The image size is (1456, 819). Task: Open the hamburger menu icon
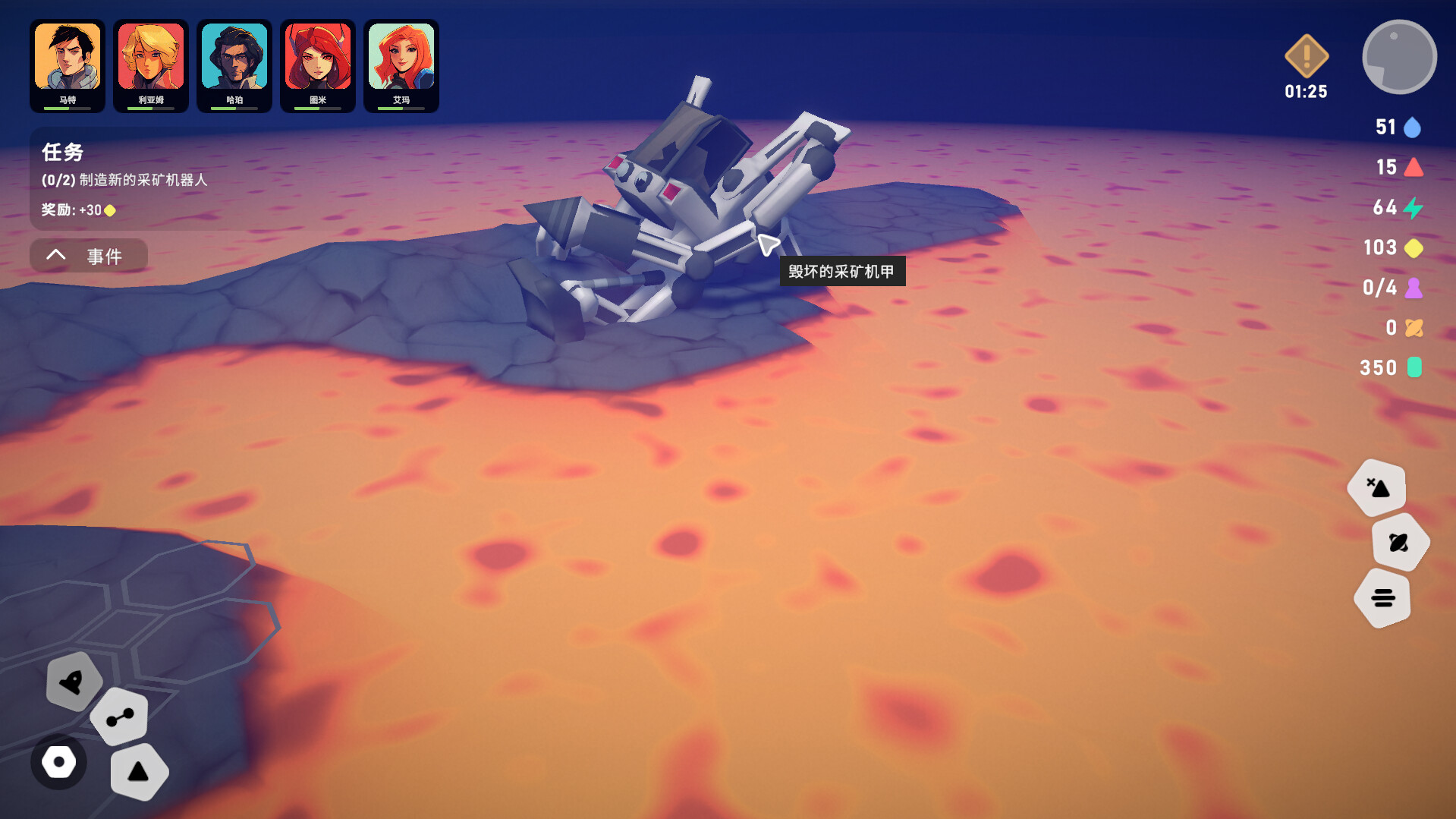click(1382, 598)
